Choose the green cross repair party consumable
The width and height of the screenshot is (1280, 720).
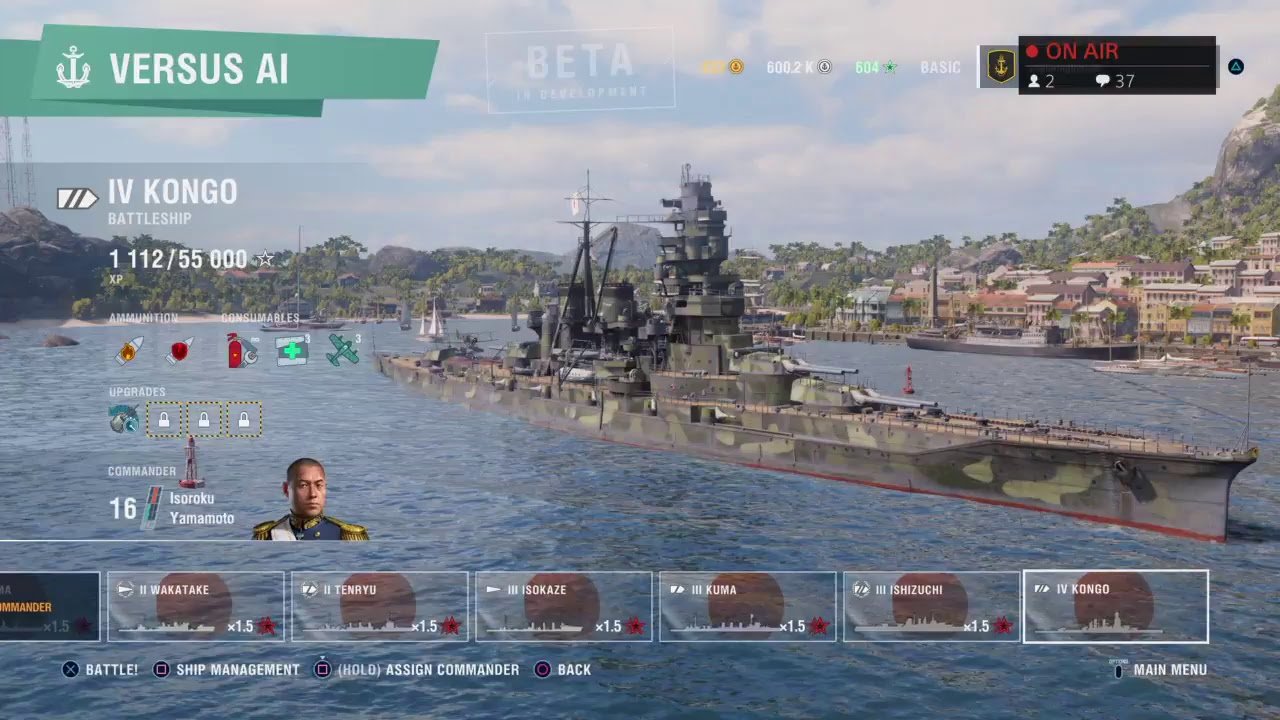291,350
